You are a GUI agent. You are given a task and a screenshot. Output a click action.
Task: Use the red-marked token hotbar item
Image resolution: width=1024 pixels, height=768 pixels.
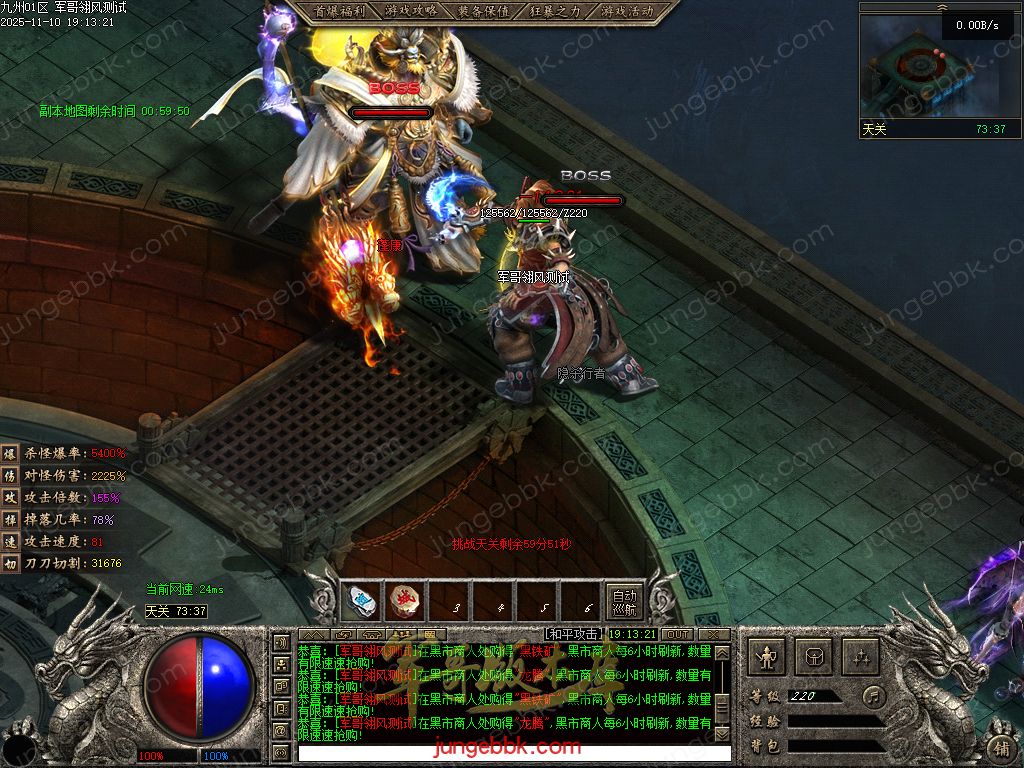(x=405, y=602)
